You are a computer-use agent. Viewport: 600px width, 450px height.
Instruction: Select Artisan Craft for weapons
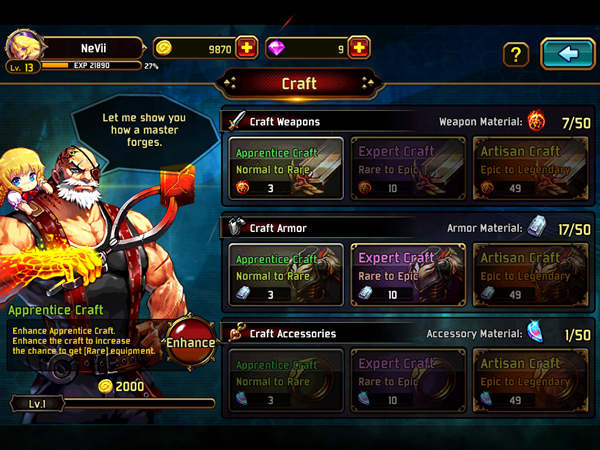529,168
